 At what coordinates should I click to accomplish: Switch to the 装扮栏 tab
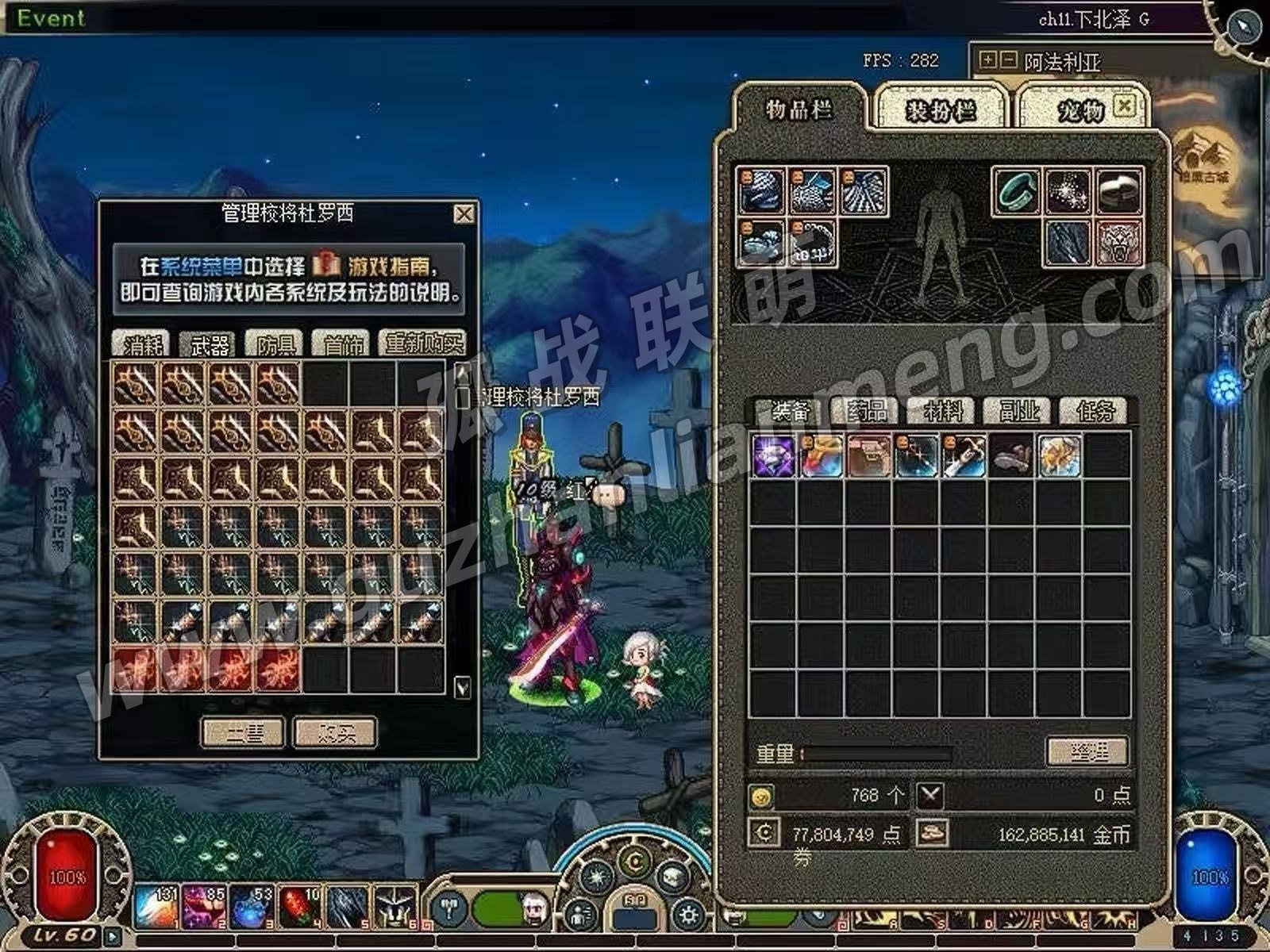pos(940,110)
